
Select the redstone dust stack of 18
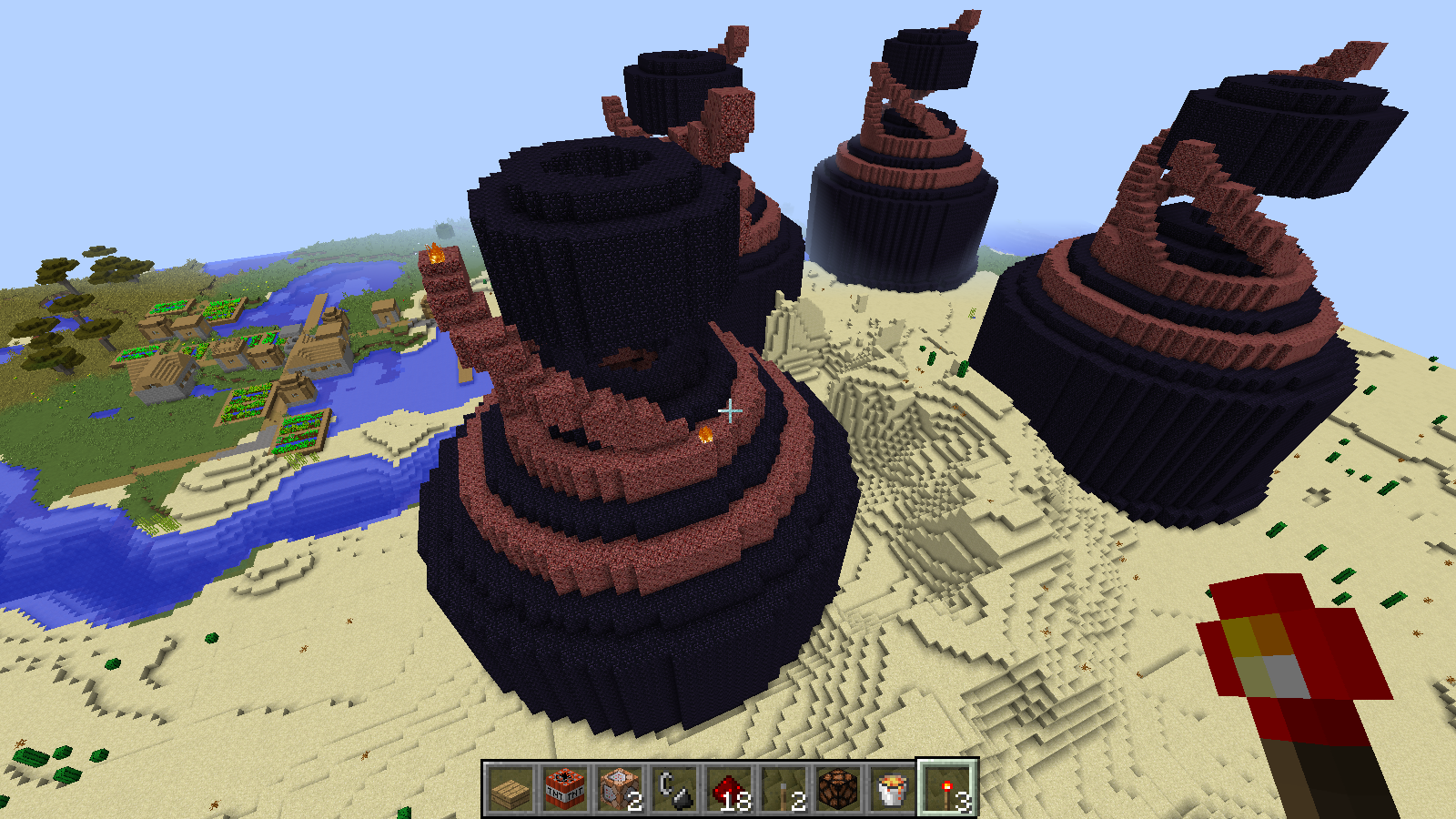pos(726,790)
